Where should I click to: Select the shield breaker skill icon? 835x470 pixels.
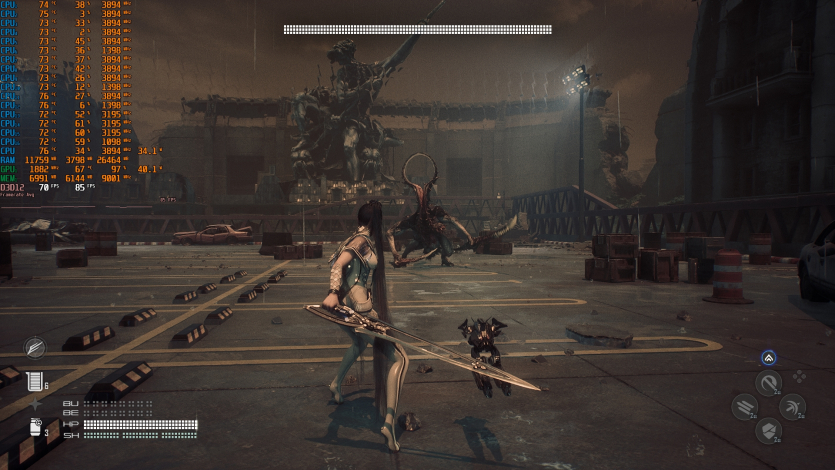click(x=768, y=431)
